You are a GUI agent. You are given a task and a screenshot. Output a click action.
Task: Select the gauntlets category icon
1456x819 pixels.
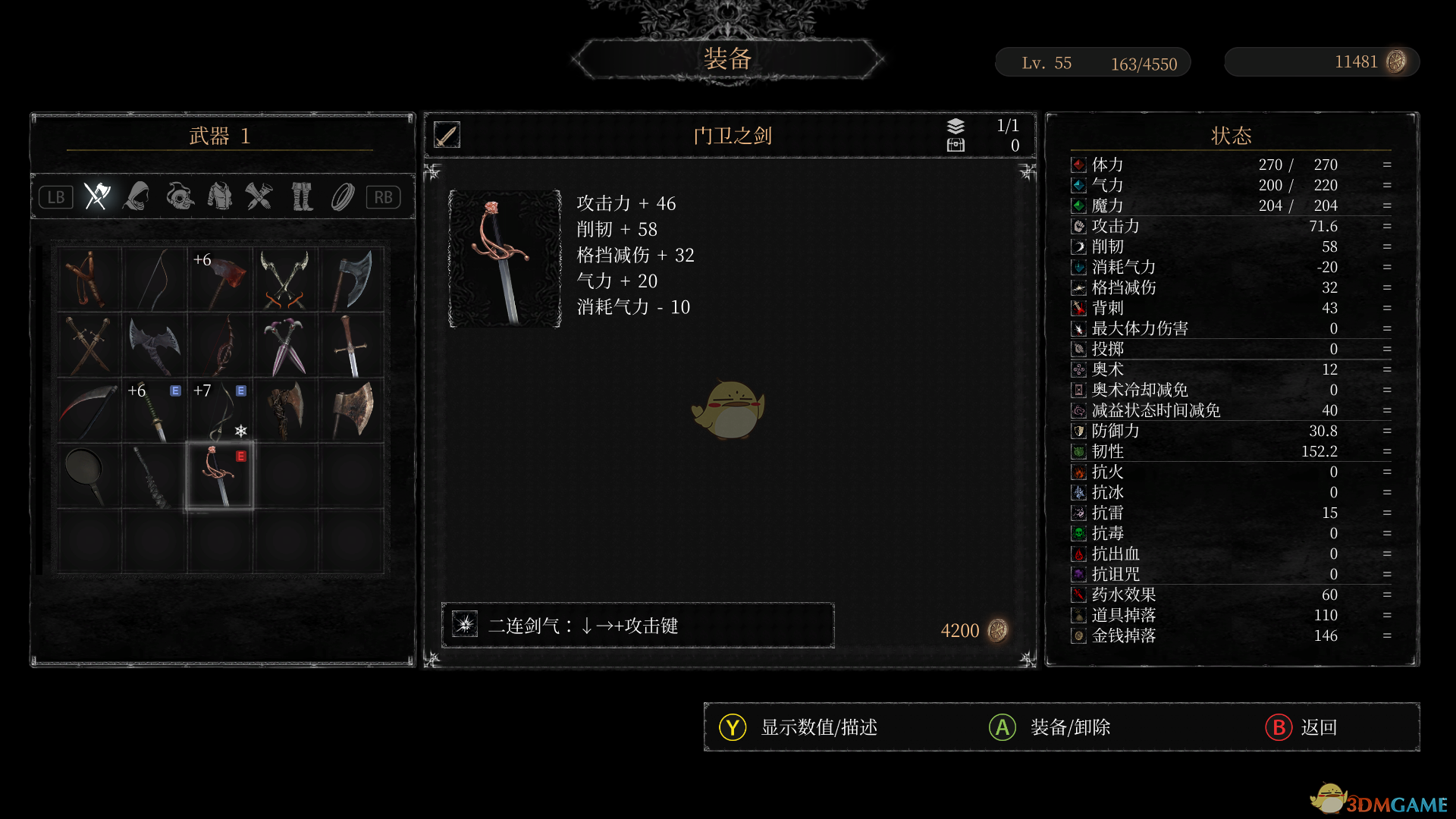261,196
